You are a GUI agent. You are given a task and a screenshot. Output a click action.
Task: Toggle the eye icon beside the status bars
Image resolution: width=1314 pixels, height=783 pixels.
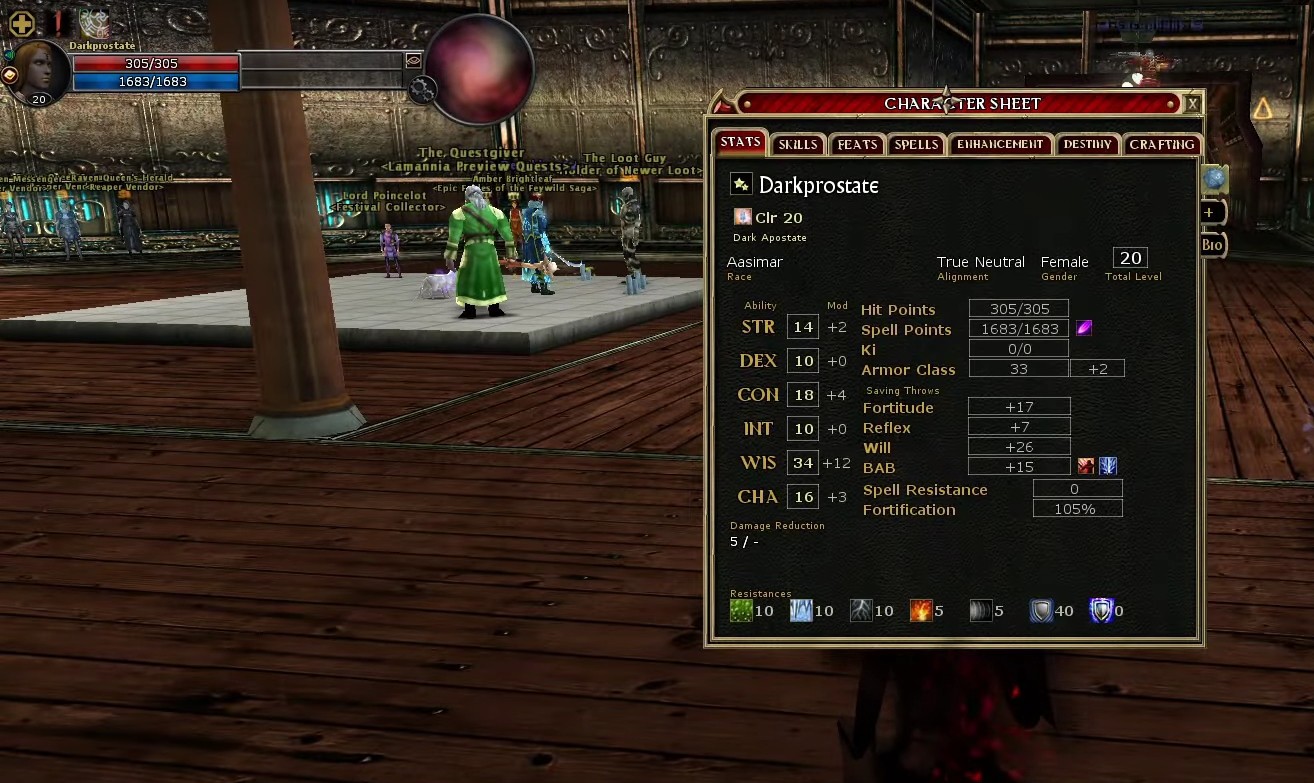tap(413, 61)
